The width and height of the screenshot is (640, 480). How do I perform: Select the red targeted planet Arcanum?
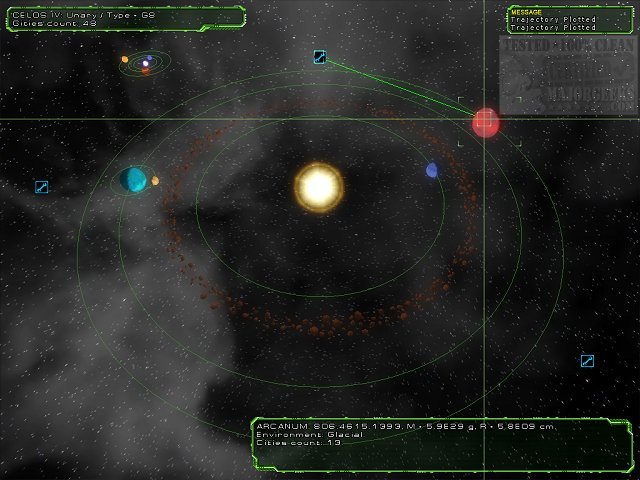pos(486,122)
